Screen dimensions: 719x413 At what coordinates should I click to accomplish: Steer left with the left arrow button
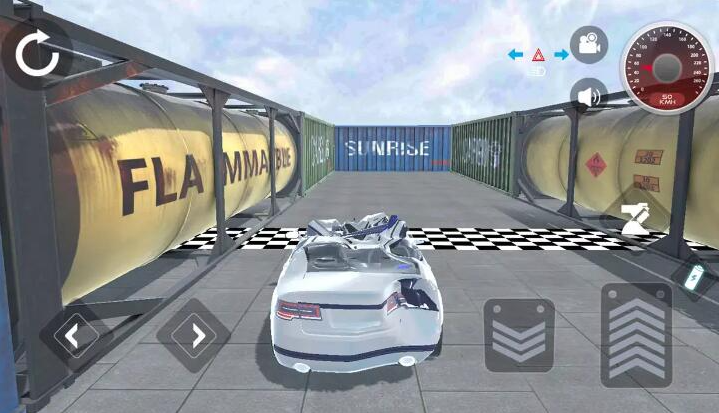coord(73,335)
